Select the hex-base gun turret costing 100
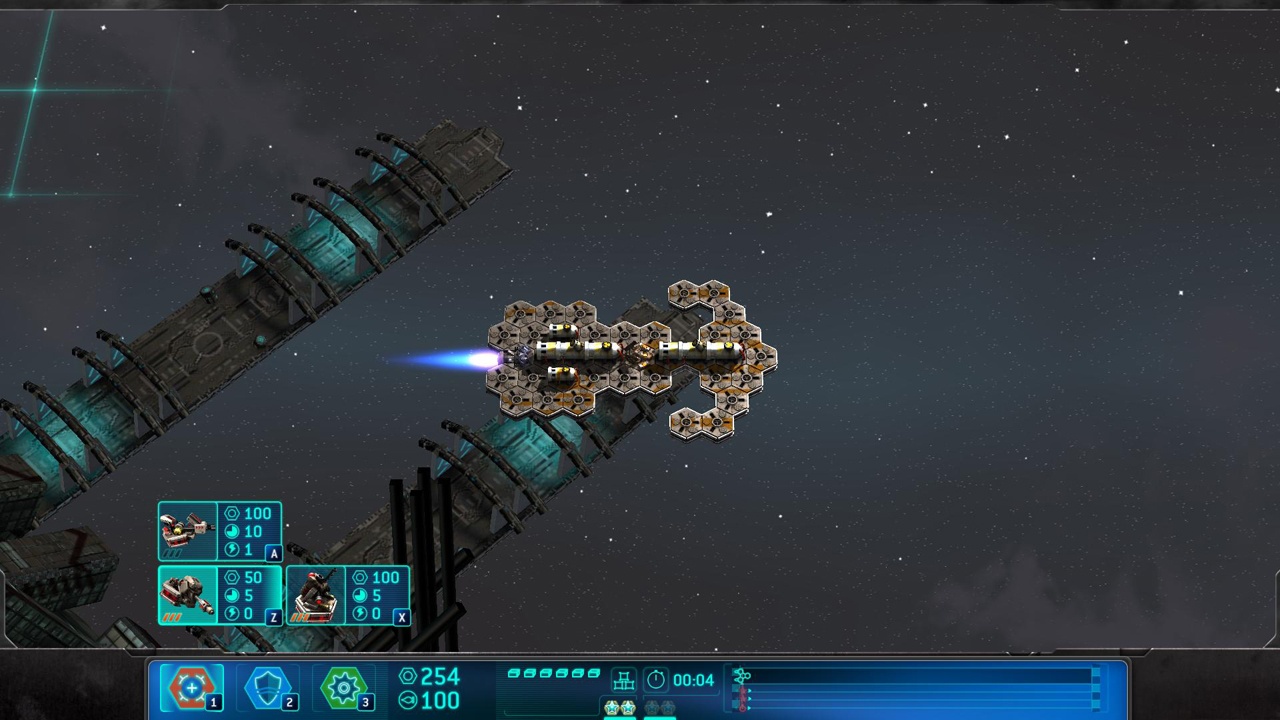This screenshot has width=1280, height=720. click(348, 595)
